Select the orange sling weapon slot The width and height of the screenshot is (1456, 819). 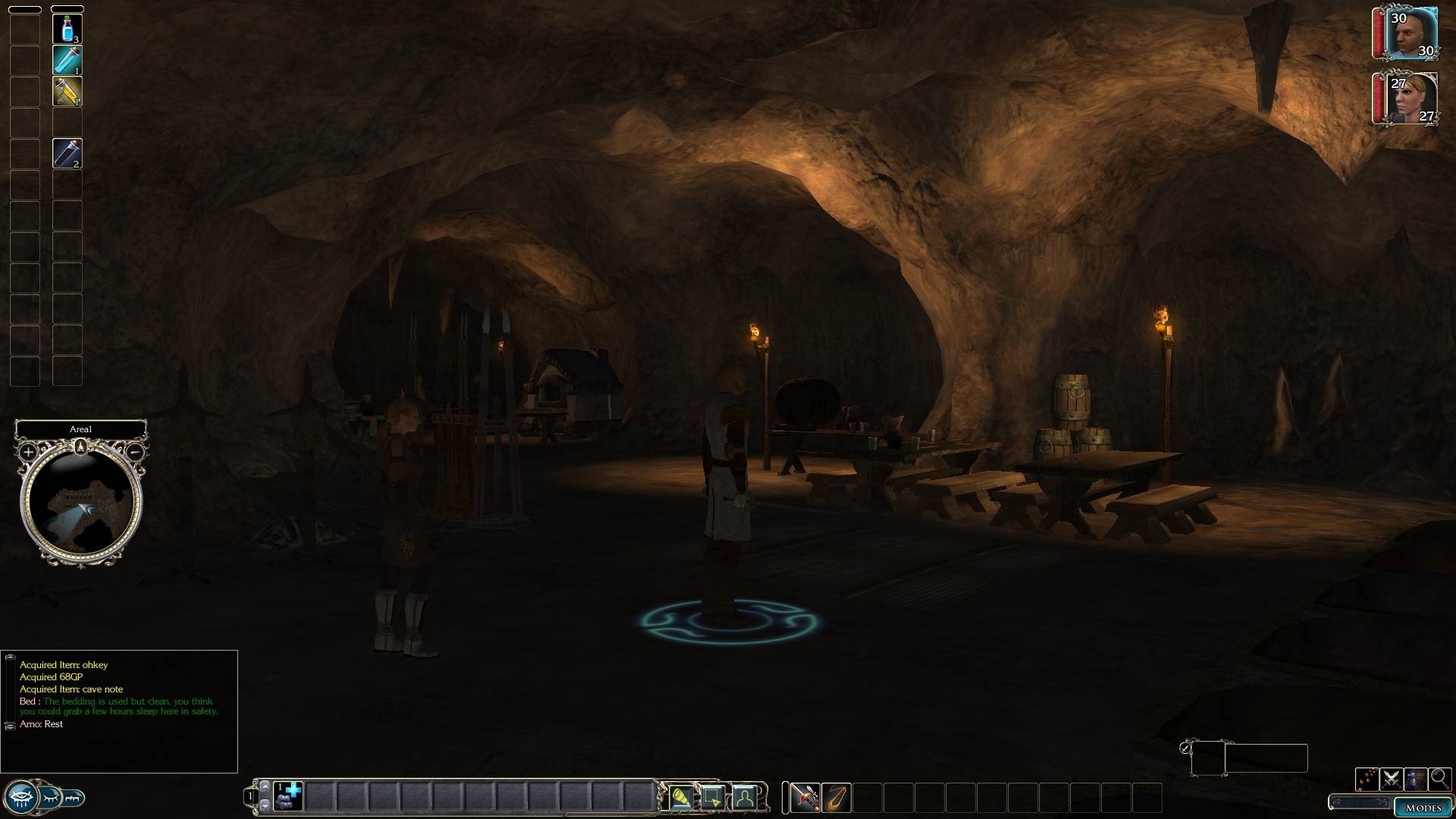pos(836,798)
